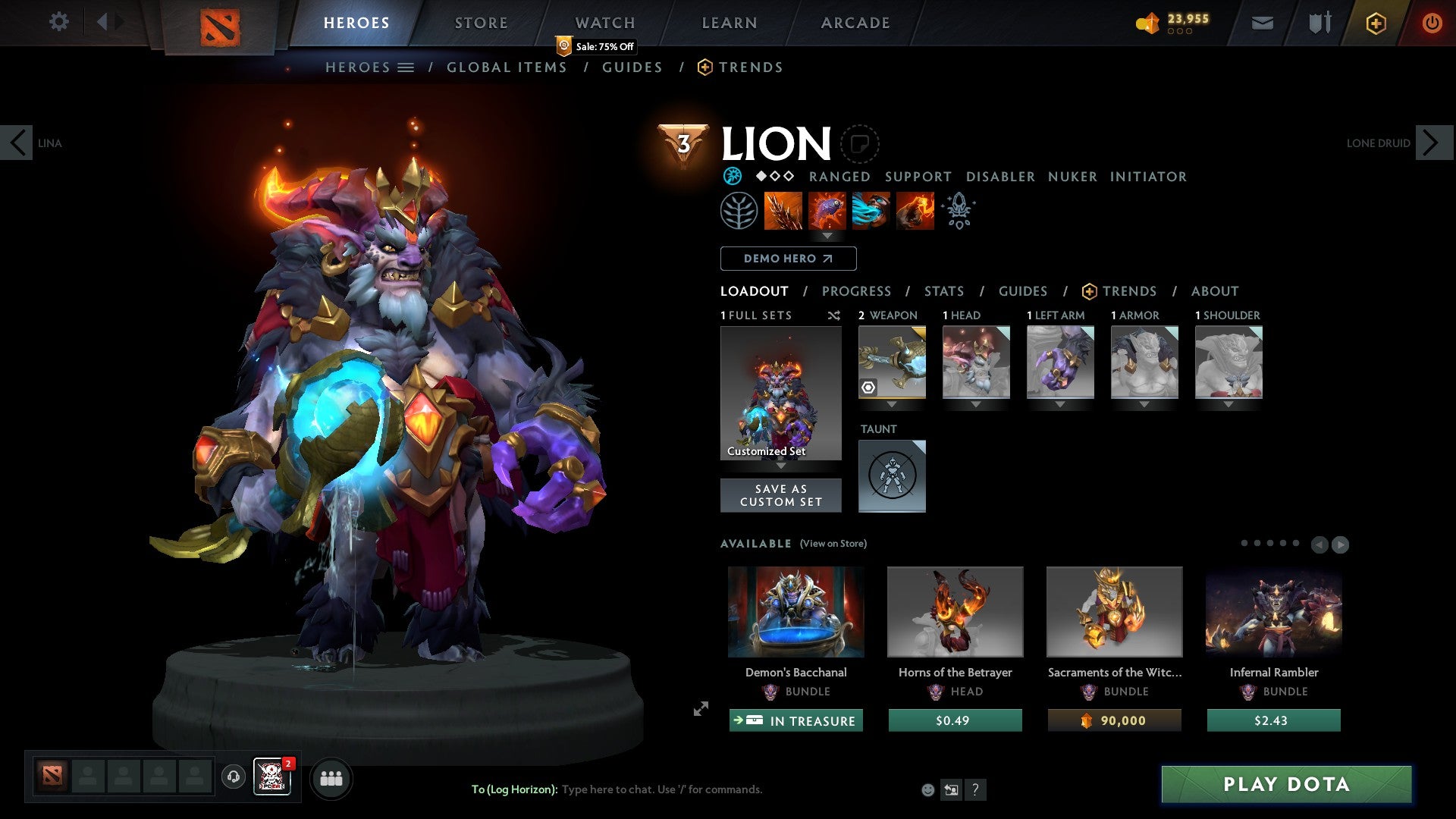Open the Arcade menu item

[x=855, y=22]
